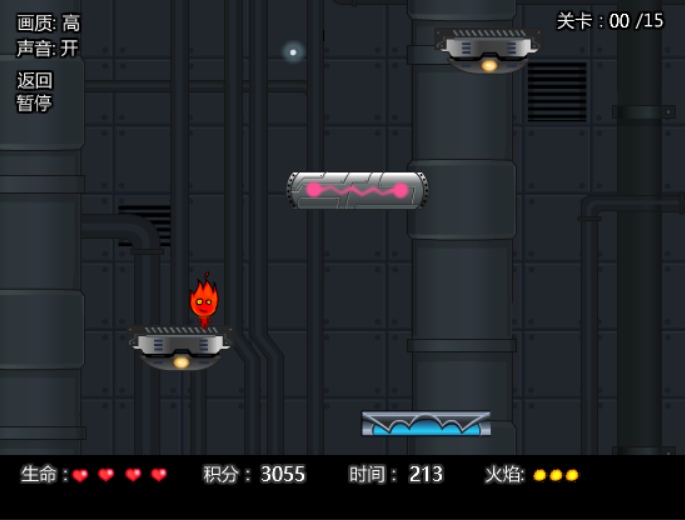The width and height of the screenshot is (685, 520).
Task: Pause the game with 暂停
Action: pyautogui.click(x=34, y=103)
